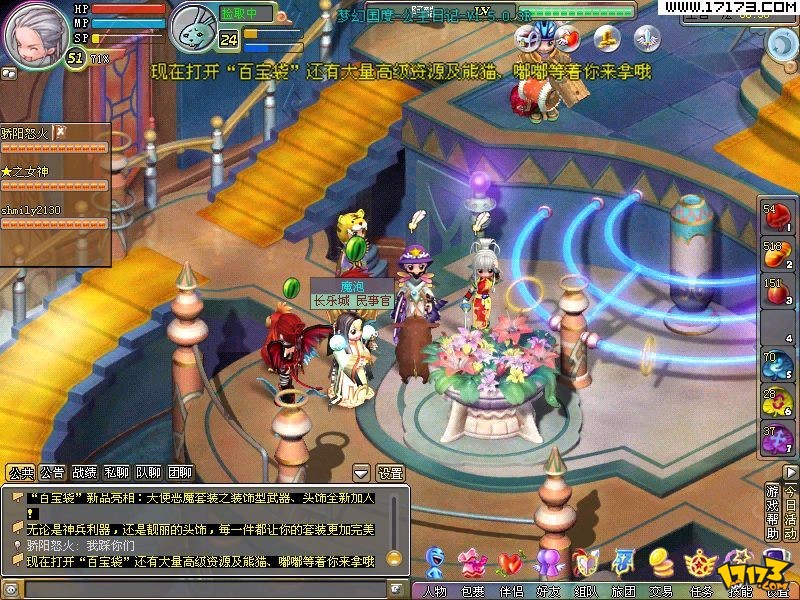Screen dimensions: 800x600
Task: Switch to the 队聊 team chat tab
Action: click(148, 473)
